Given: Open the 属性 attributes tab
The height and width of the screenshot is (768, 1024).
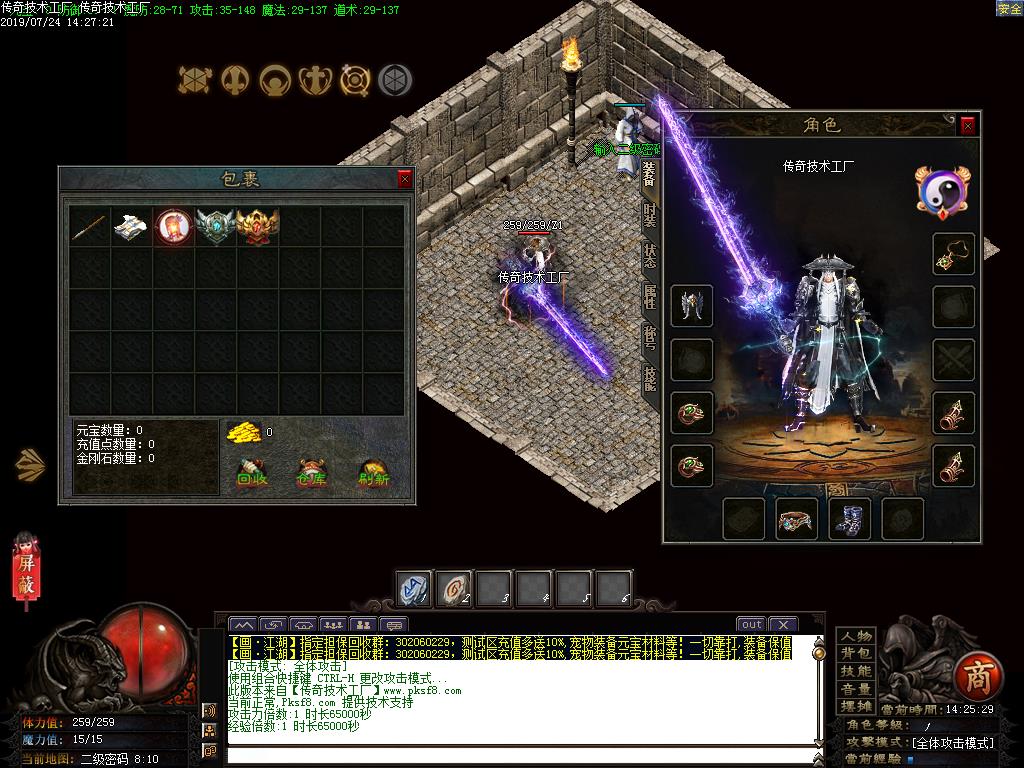Looking at the screenshot, I should click(650, 297).
